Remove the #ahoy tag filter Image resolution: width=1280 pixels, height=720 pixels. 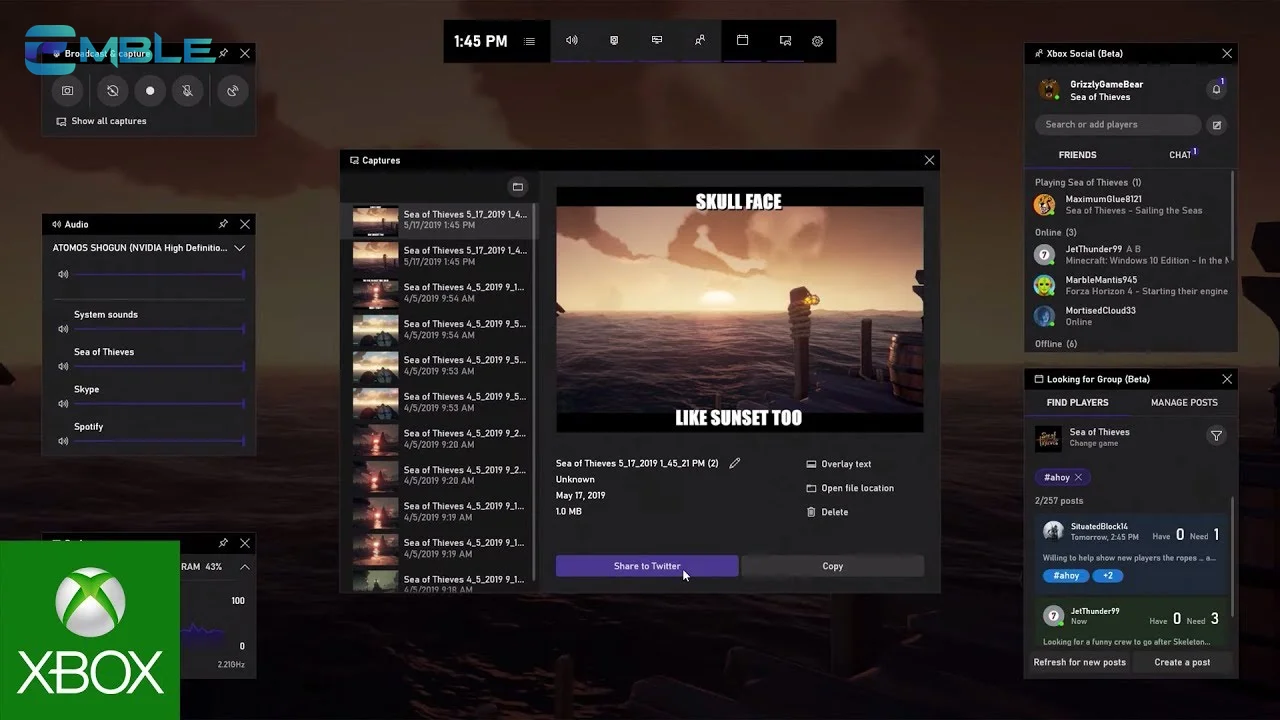tap(1078, 477)
